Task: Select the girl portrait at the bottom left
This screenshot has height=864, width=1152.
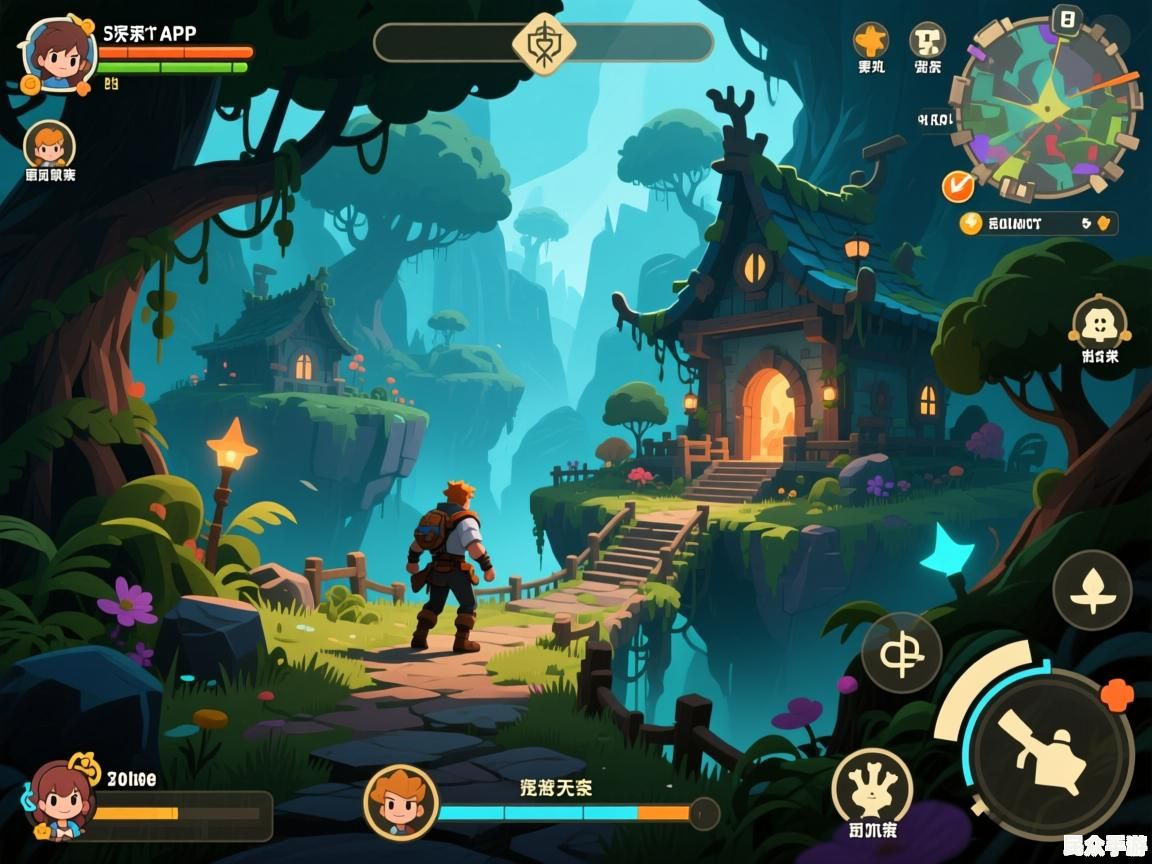Action: click(64, 800)
